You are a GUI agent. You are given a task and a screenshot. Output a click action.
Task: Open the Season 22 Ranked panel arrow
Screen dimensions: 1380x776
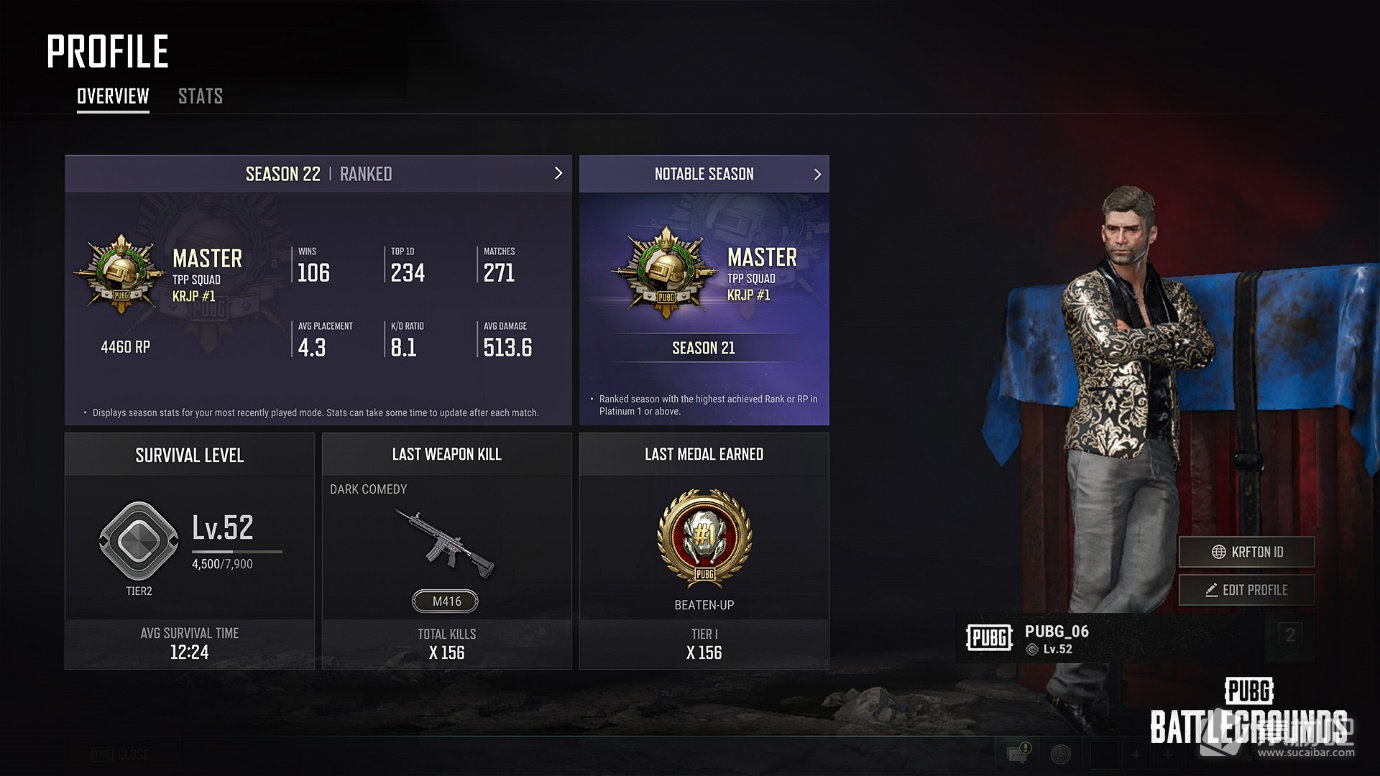(x=558, y=174)
